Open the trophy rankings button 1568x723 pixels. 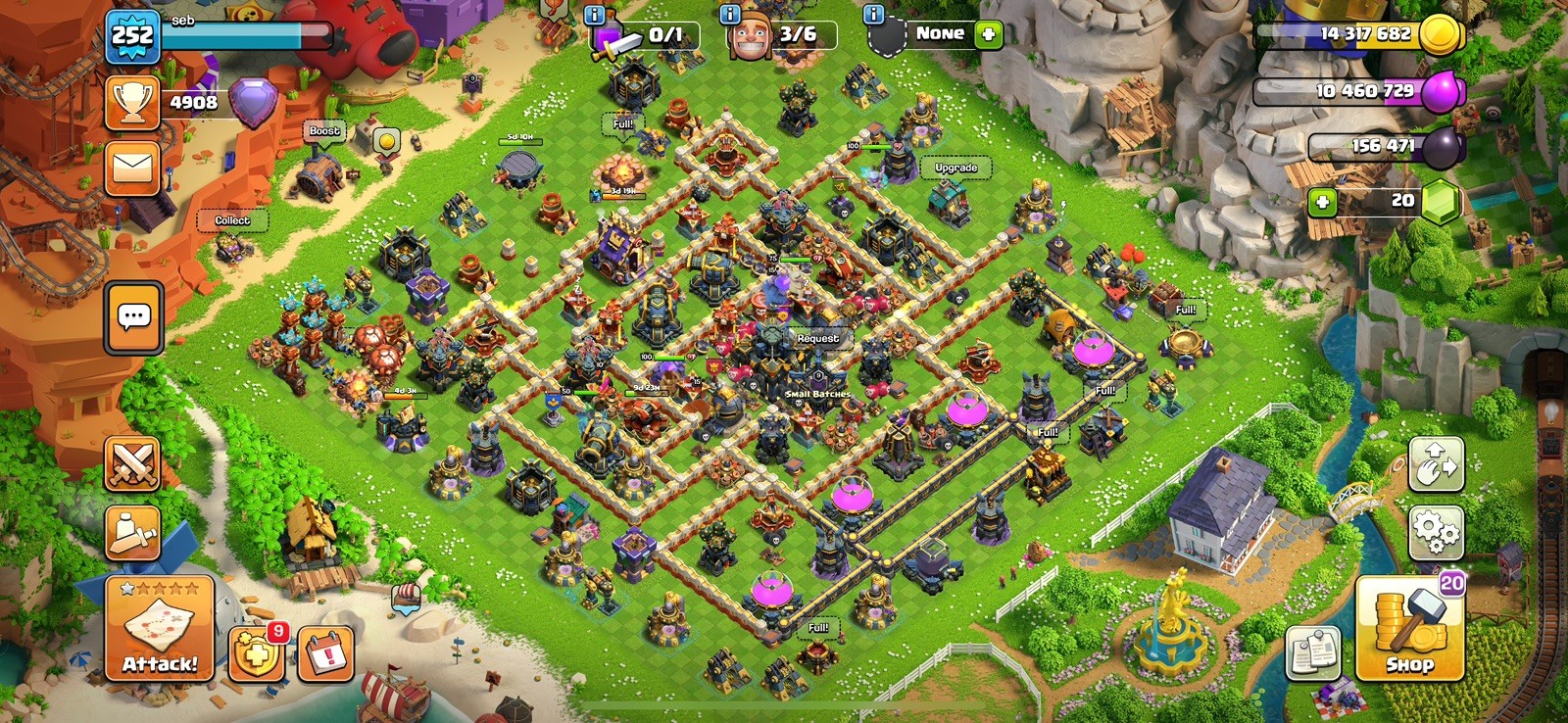pyautogui.click(x=132, y=102)
